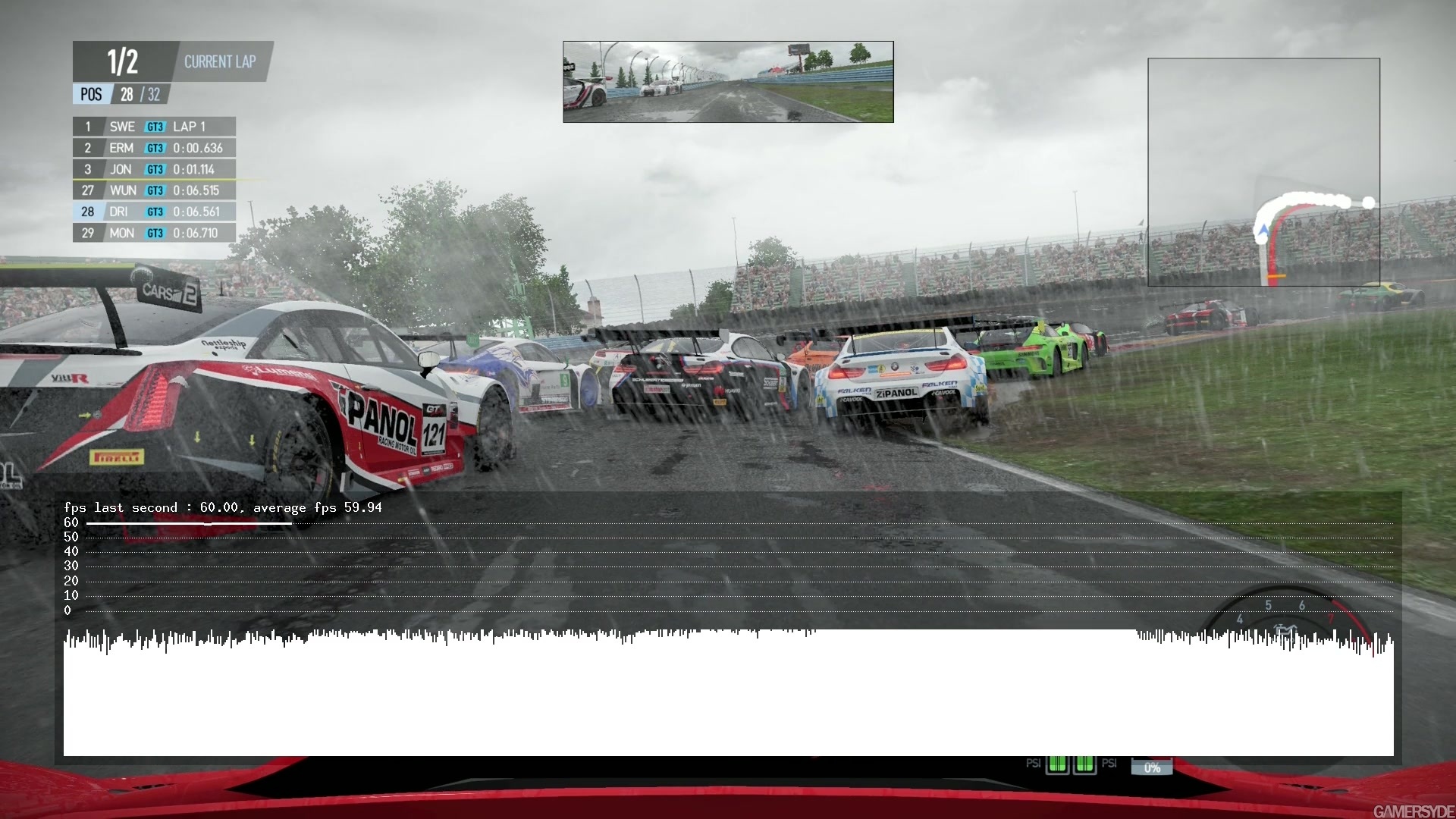The width and height of the screenshot is (1456, 819).
Task: Expand the track minimap box
Action: click(x=1263, y=171)
